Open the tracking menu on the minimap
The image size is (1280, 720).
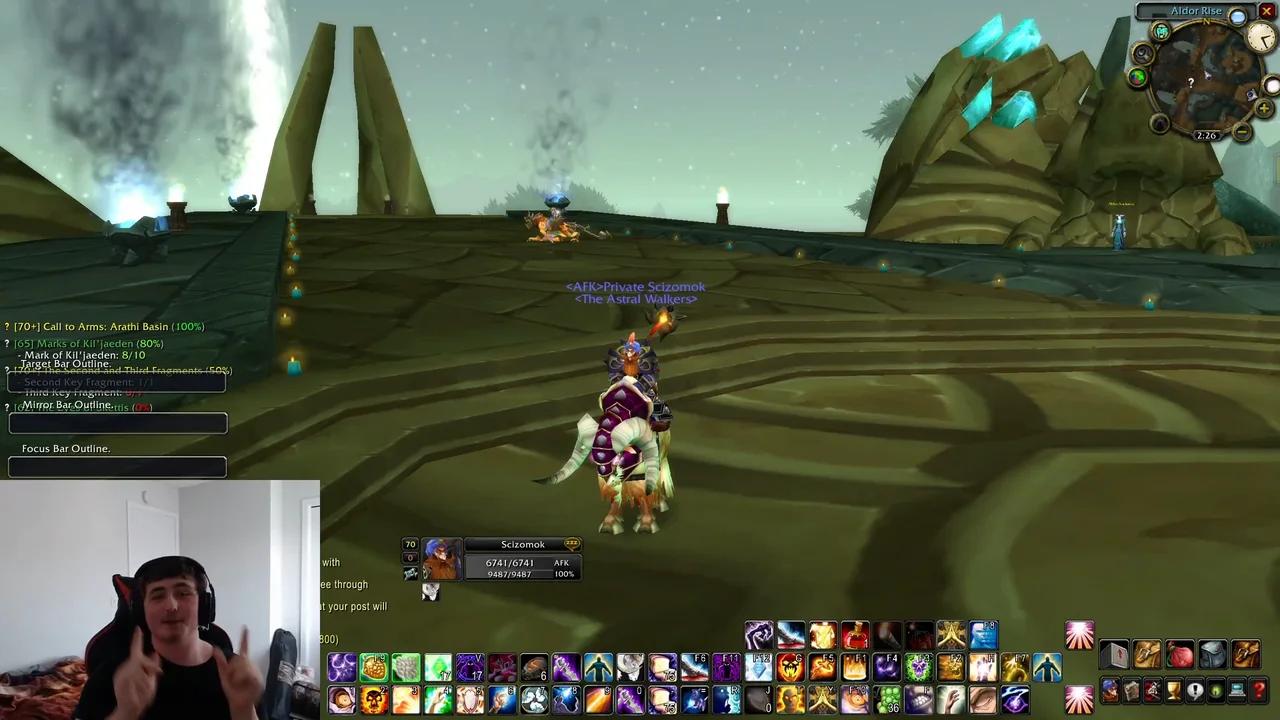pyautogui.click(x=1142, y=53)
